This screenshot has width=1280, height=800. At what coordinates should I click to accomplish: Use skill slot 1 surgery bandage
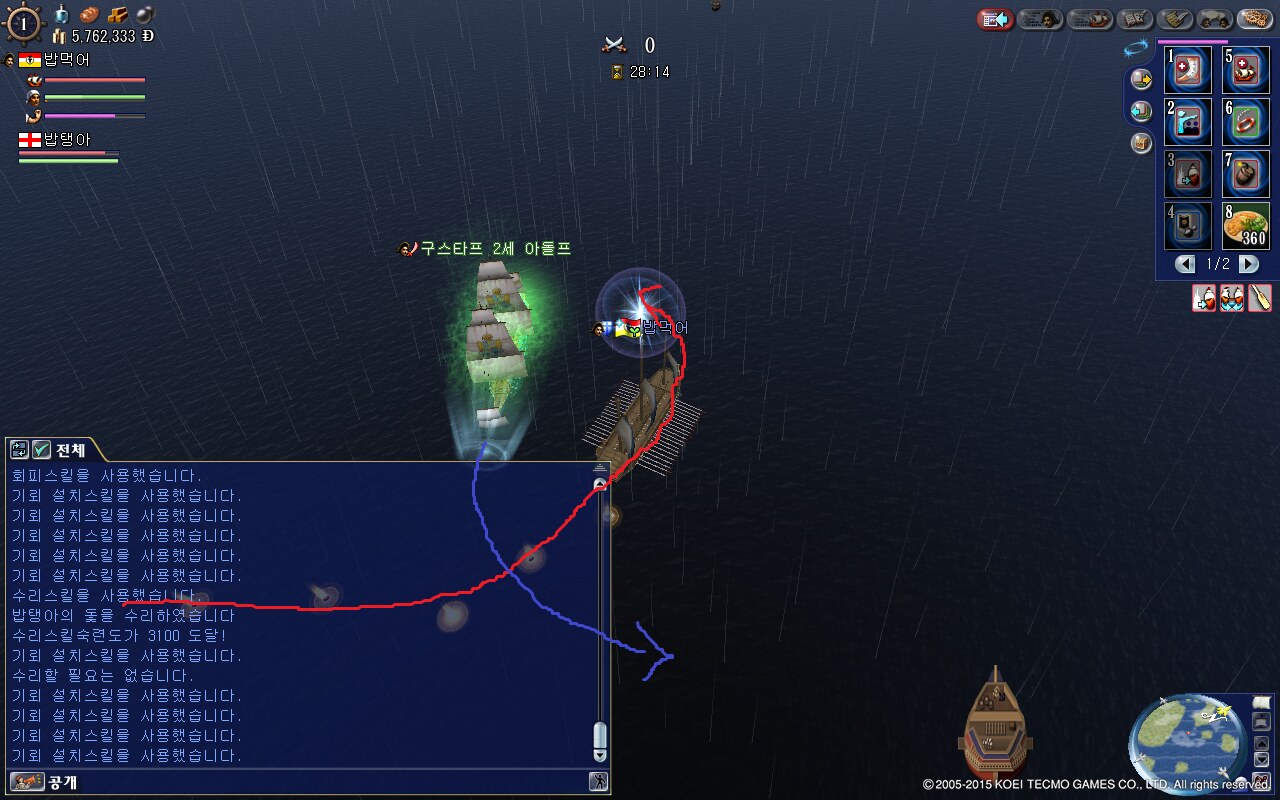pos(1188,70)
